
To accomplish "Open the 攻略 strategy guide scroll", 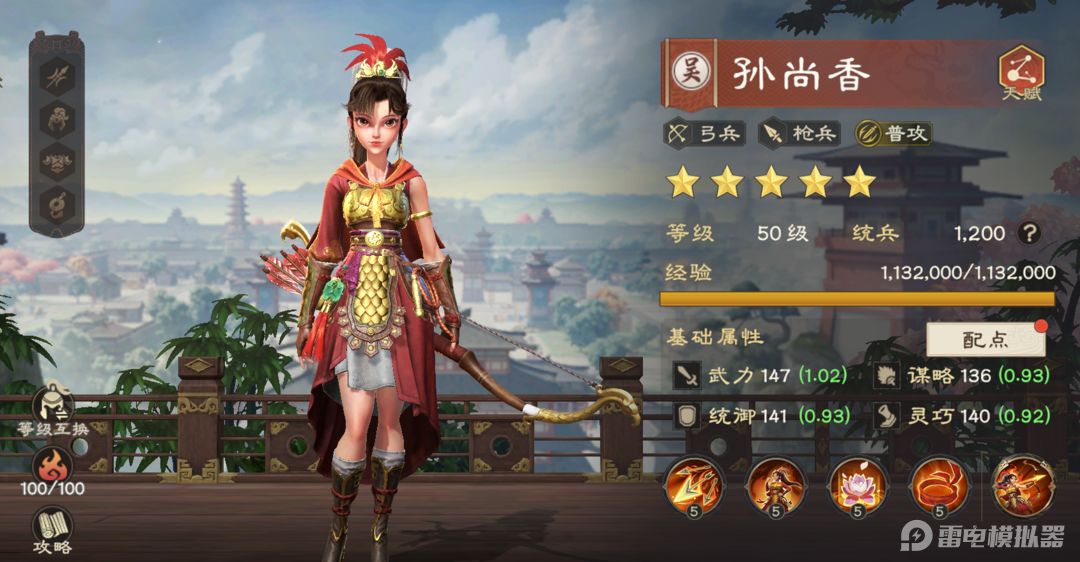I will tap(53, 528).
